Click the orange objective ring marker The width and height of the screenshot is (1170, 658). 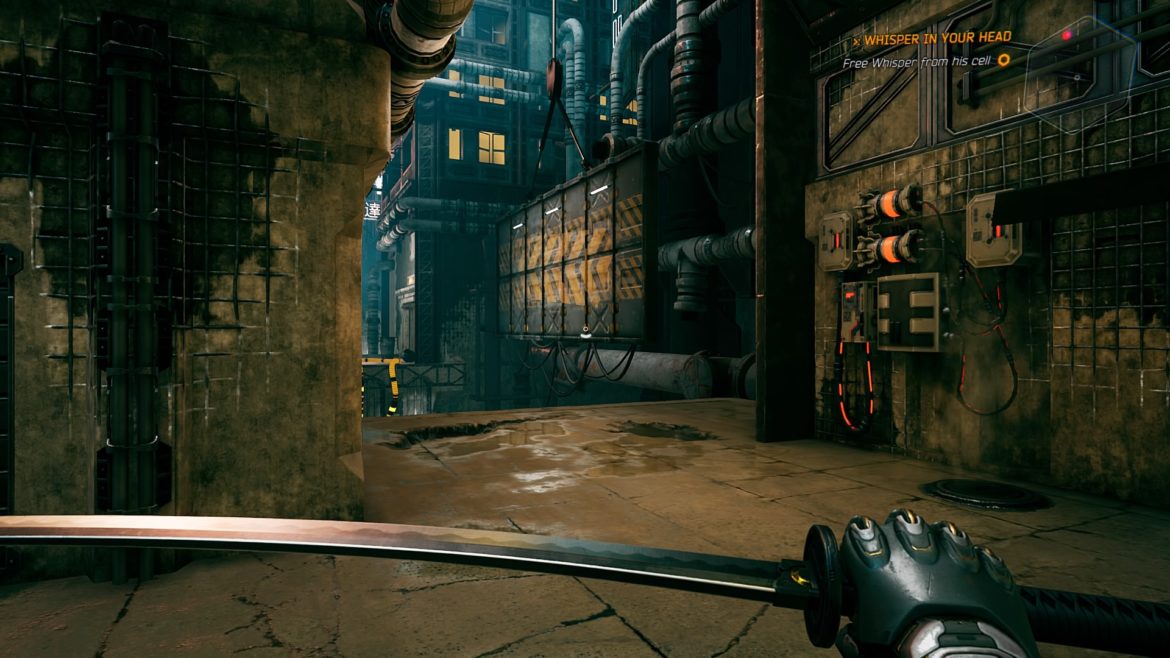click(x=1004, y=60)
